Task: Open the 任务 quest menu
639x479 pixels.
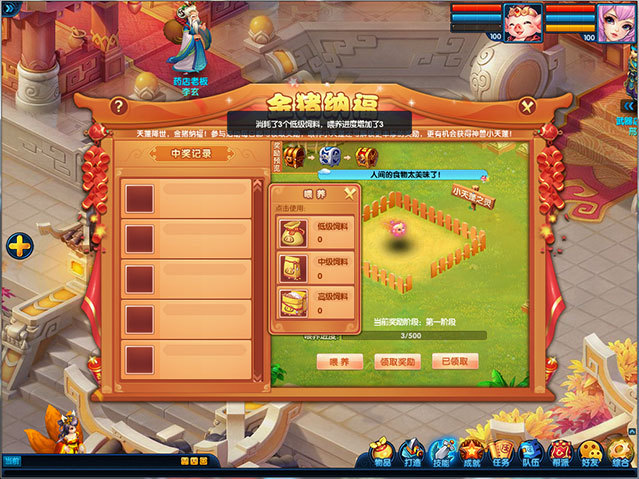Action: click(x=502, y=454)
